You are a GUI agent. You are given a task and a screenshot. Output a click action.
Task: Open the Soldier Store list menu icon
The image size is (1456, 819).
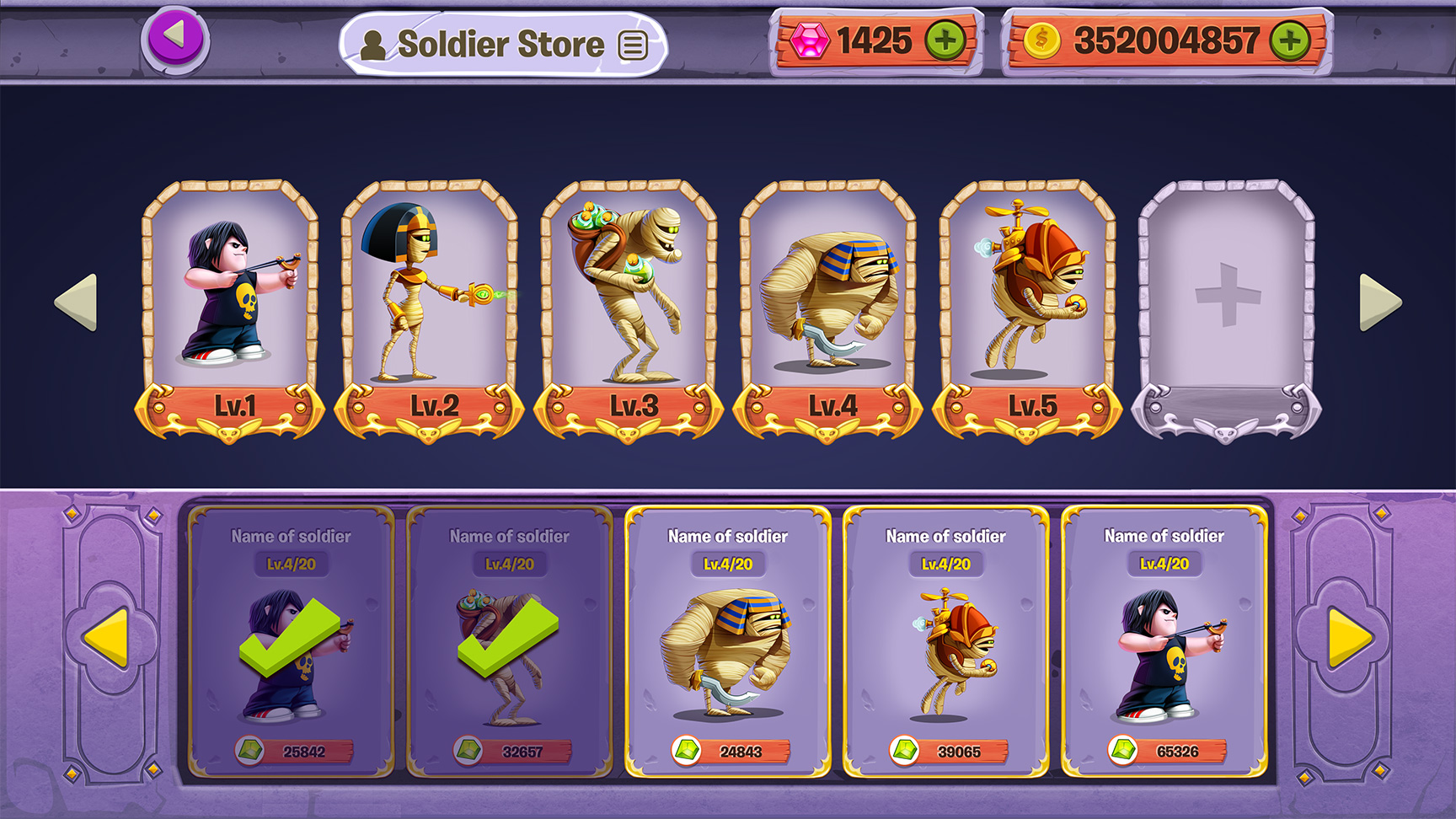click(x=633, y=45)
